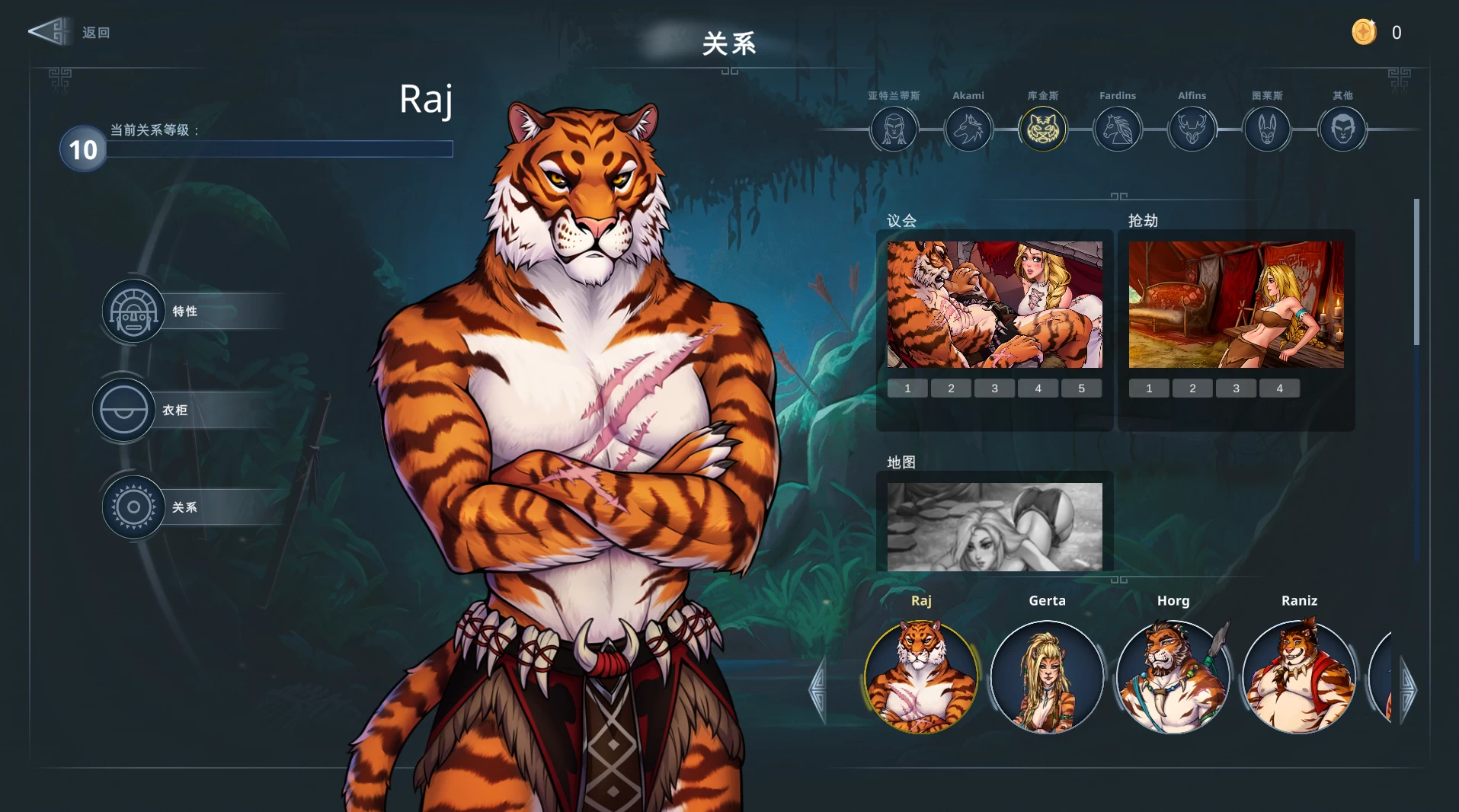Open the 特性 traits panel icon
The width and height of the screenshot is (1459, 812).
point(133,311)
